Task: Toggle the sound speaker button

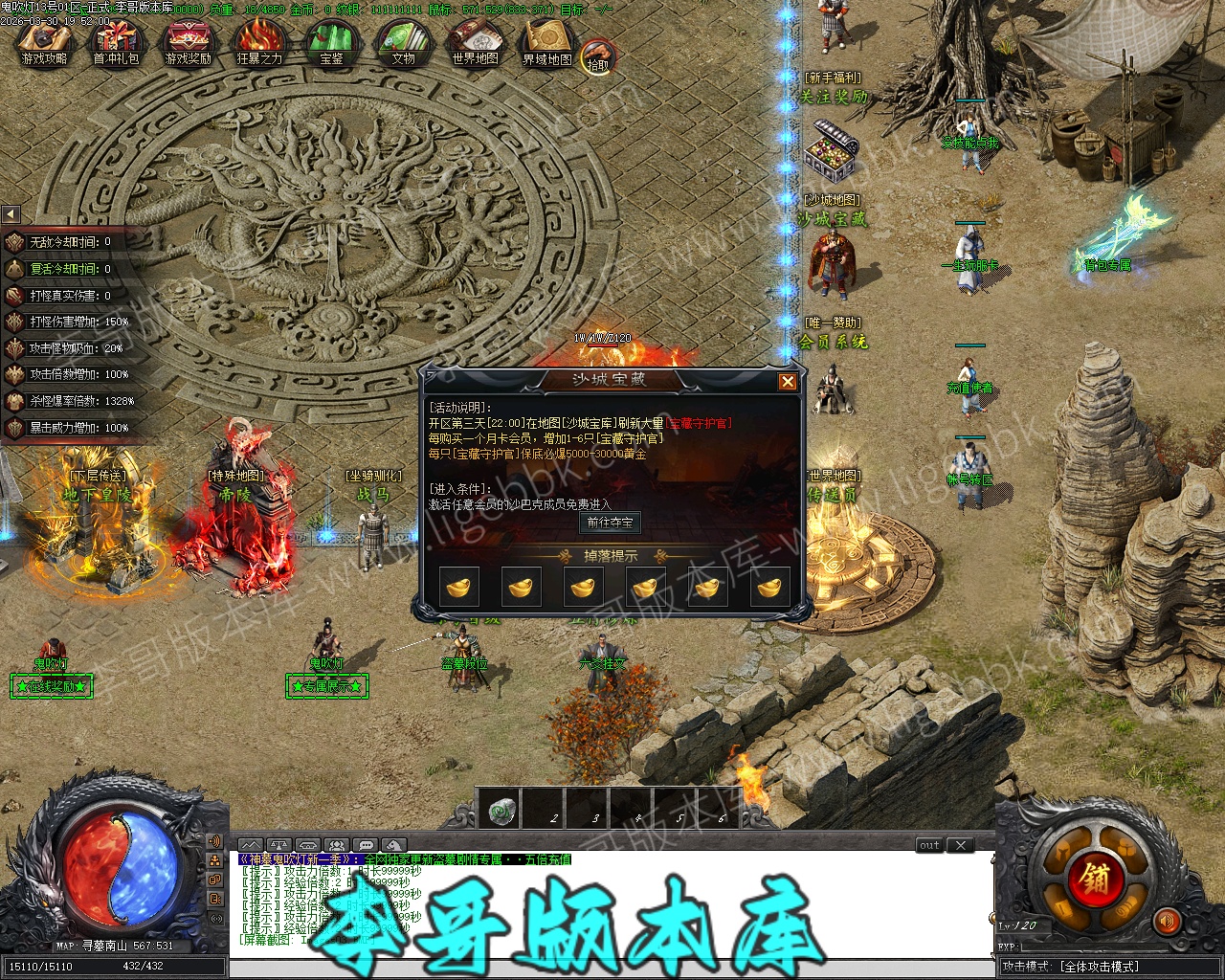Action: 1166,921
